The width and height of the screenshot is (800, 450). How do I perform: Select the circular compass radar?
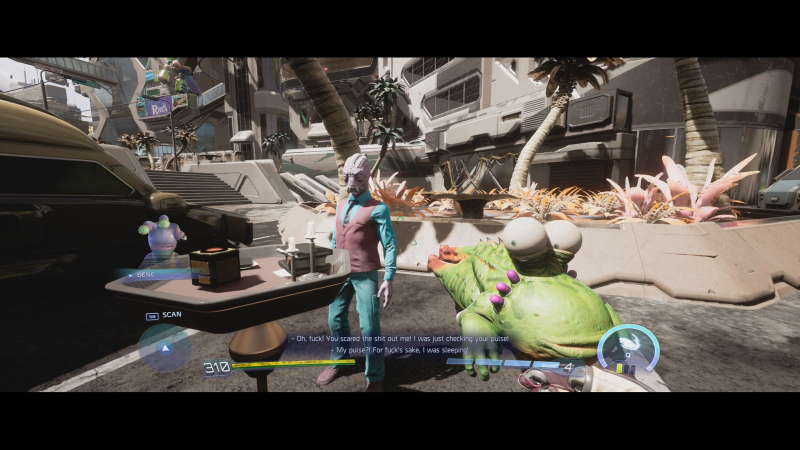pyautogui.click(x=164, y=348)
